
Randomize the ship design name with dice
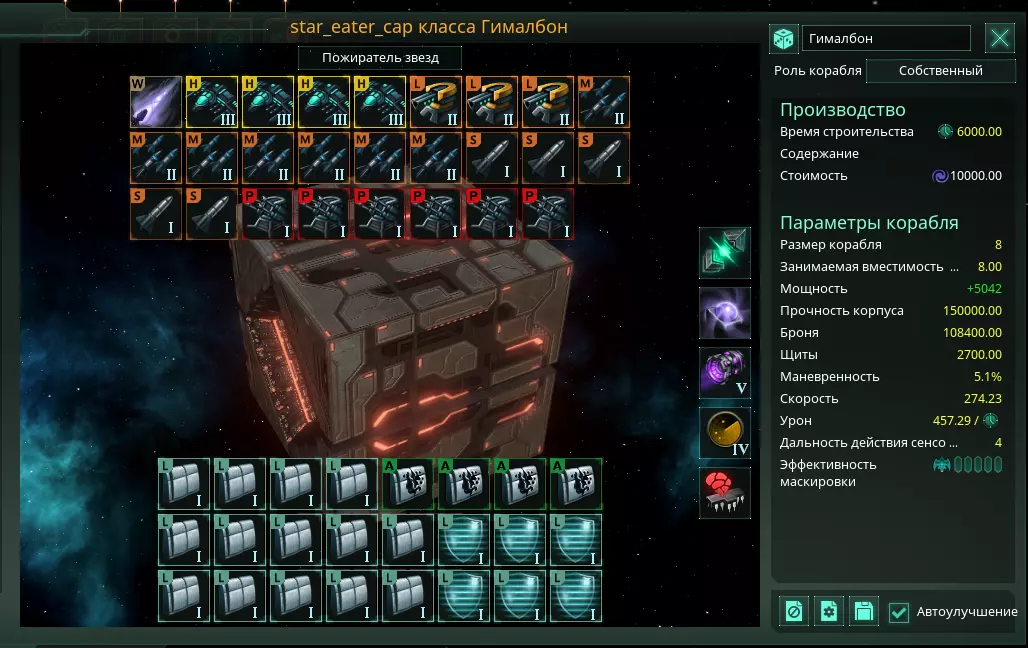(783, 39)
